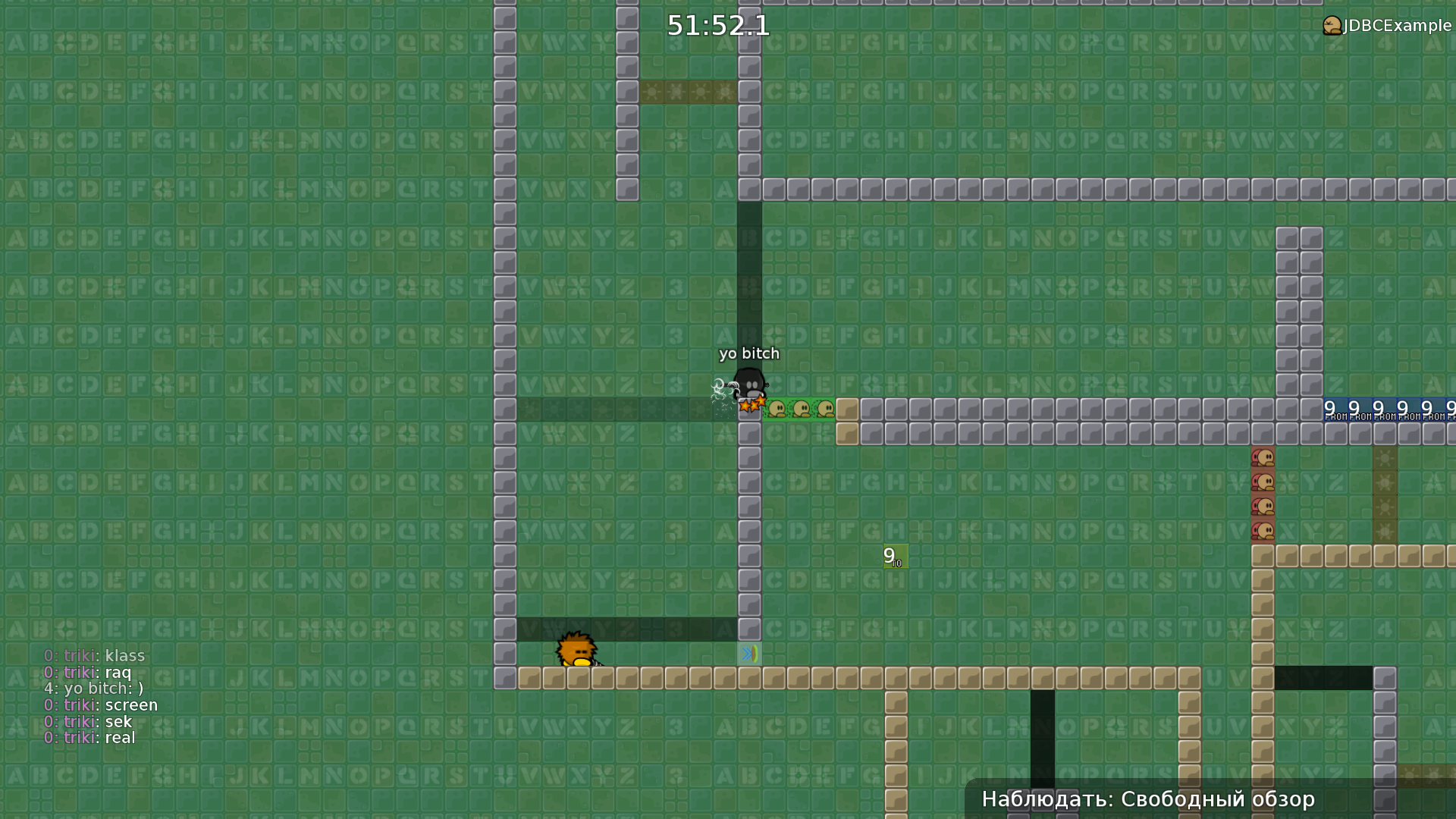Click the JDBCExample hamster avatar icon
1456x819 pixels.
coord(1332,25)
